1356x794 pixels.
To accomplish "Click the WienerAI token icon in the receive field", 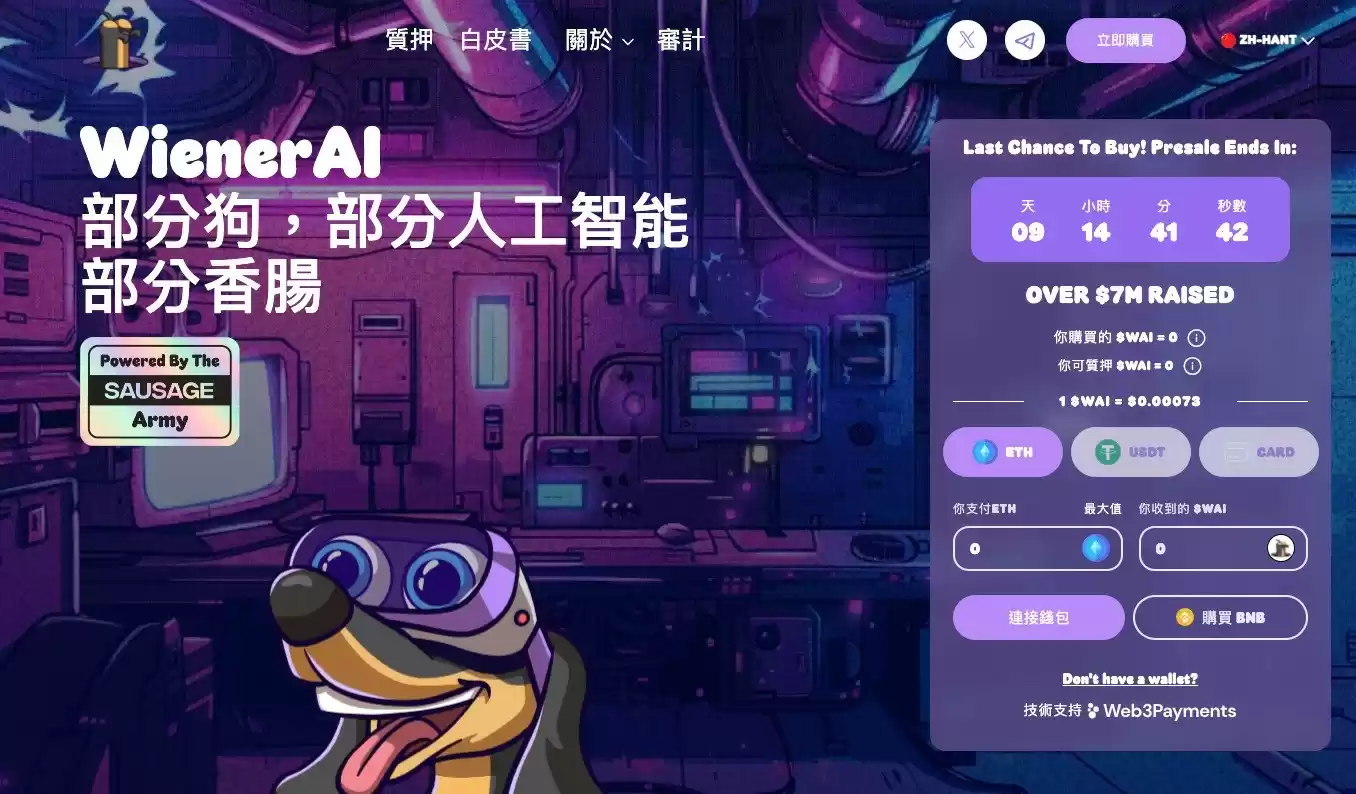I will tap(1280, 548).
